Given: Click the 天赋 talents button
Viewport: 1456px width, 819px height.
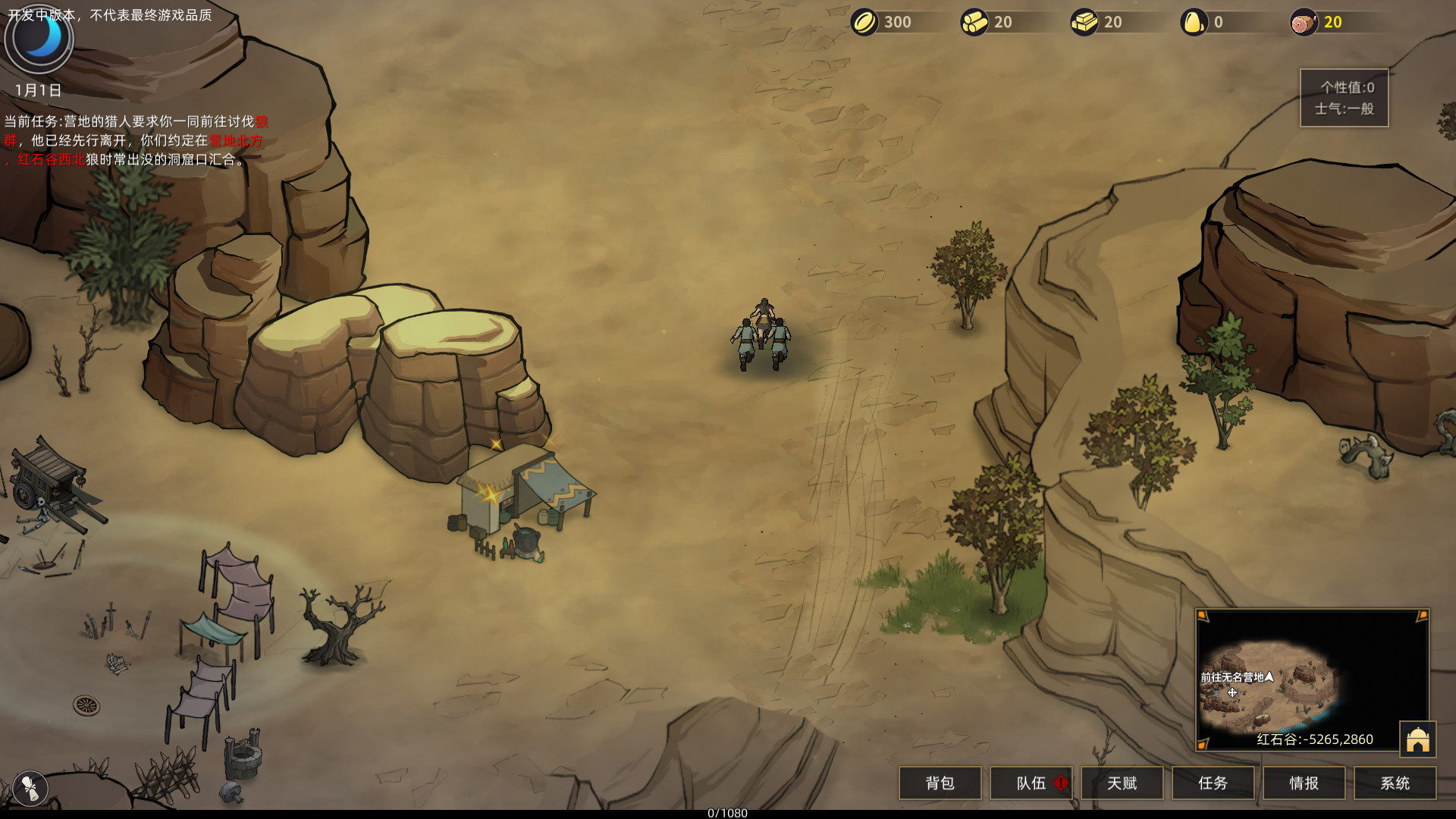Looking at the screenshot, I should [x=1122, y=783].
